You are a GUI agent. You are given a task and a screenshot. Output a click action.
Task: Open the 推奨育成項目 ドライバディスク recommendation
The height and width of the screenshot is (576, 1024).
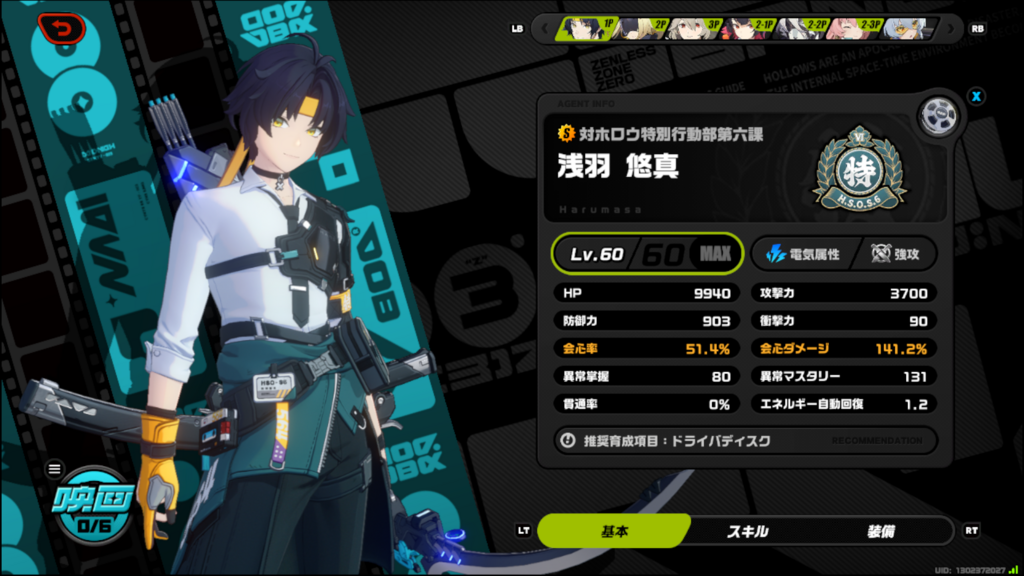click(745, 440)
